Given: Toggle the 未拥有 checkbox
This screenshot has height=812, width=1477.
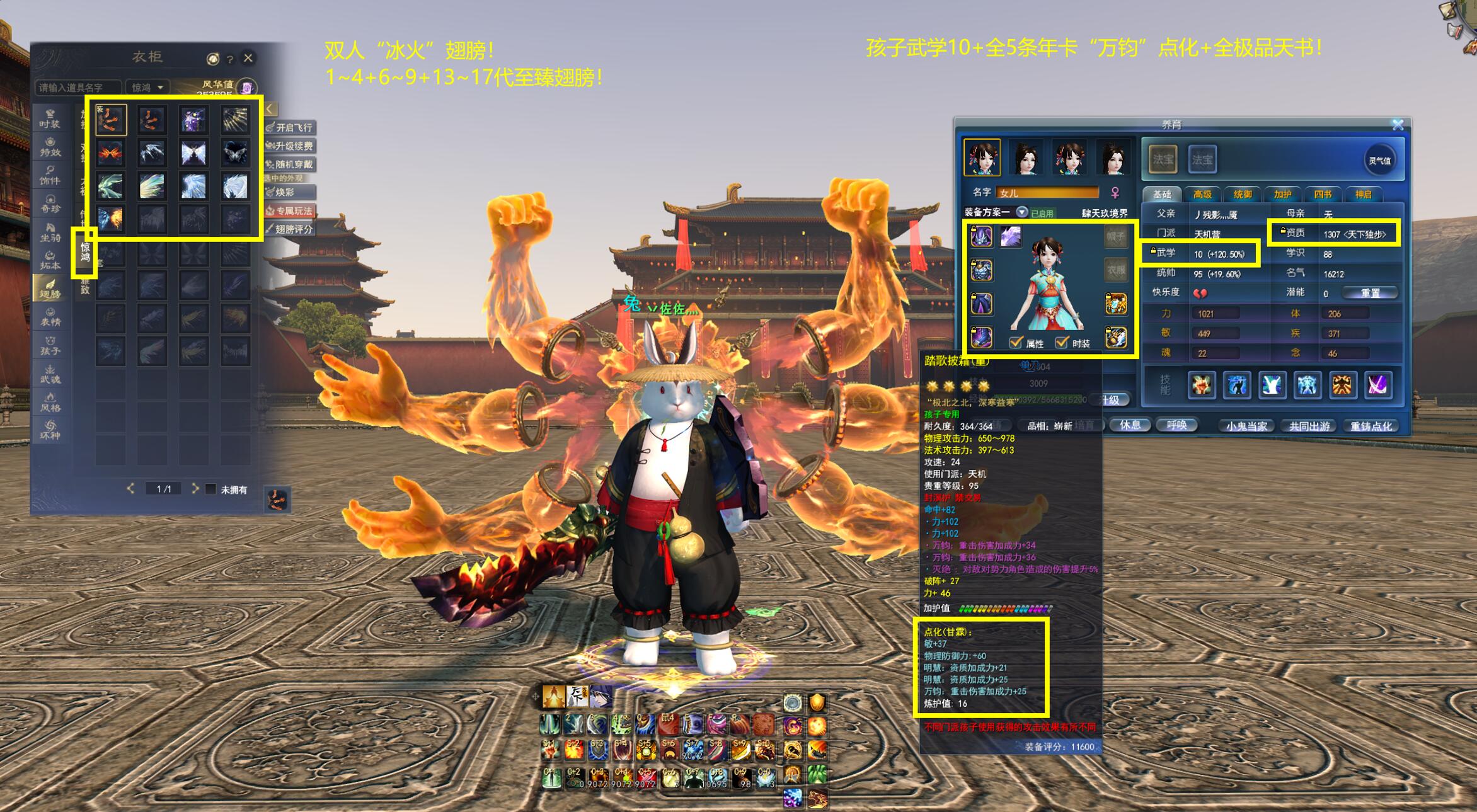Looking at the screenshot, I should click(211, 489).
